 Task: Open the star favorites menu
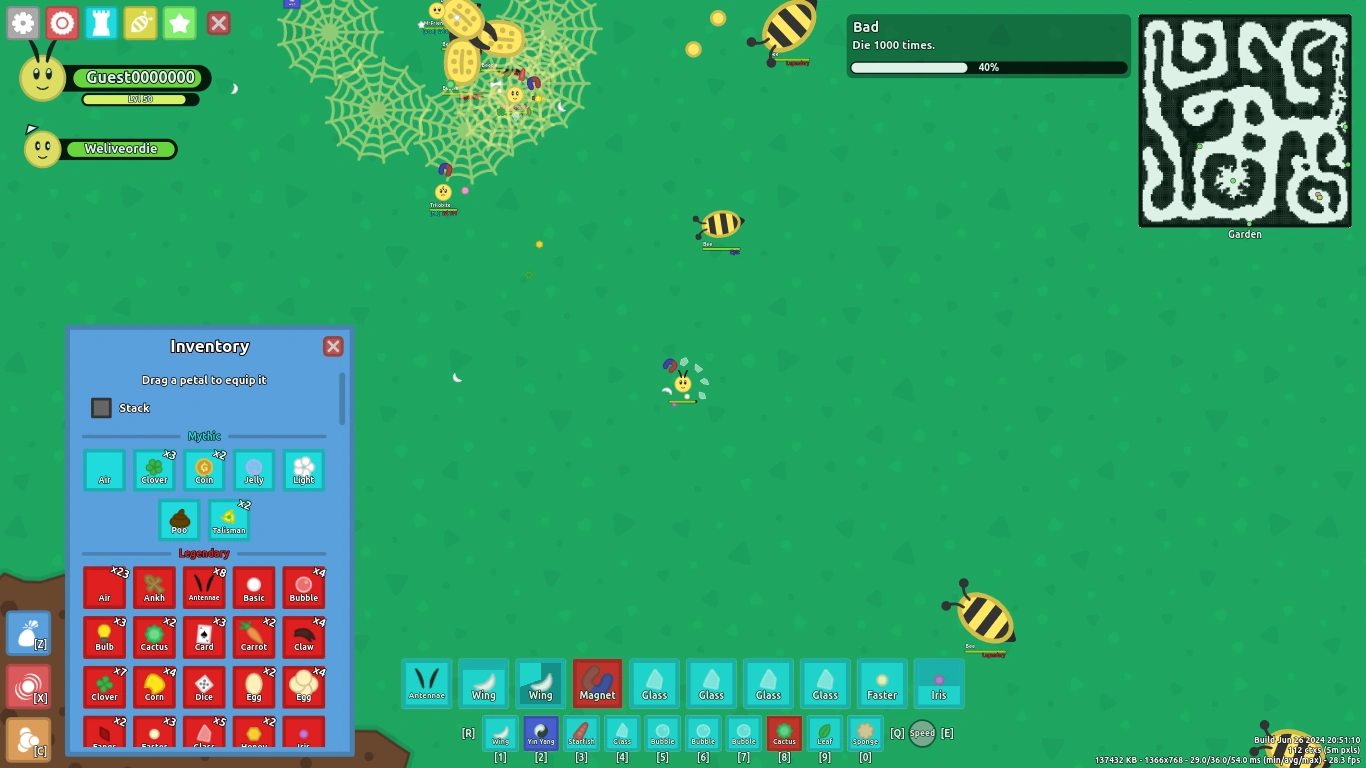click(x=179, y=22)
